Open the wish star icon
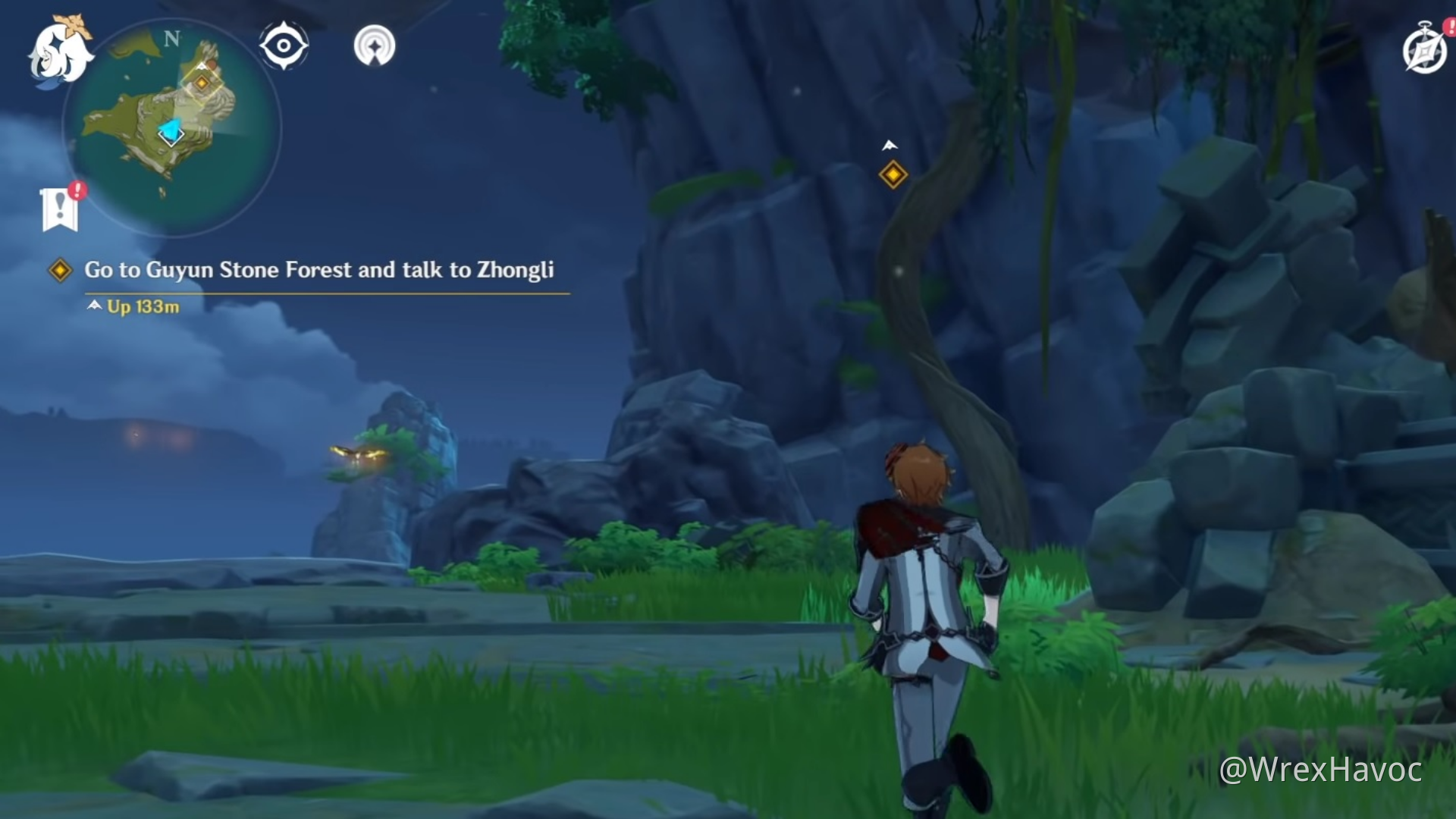This screenshot has height=819, width=1456. click(x=375, y=46)
